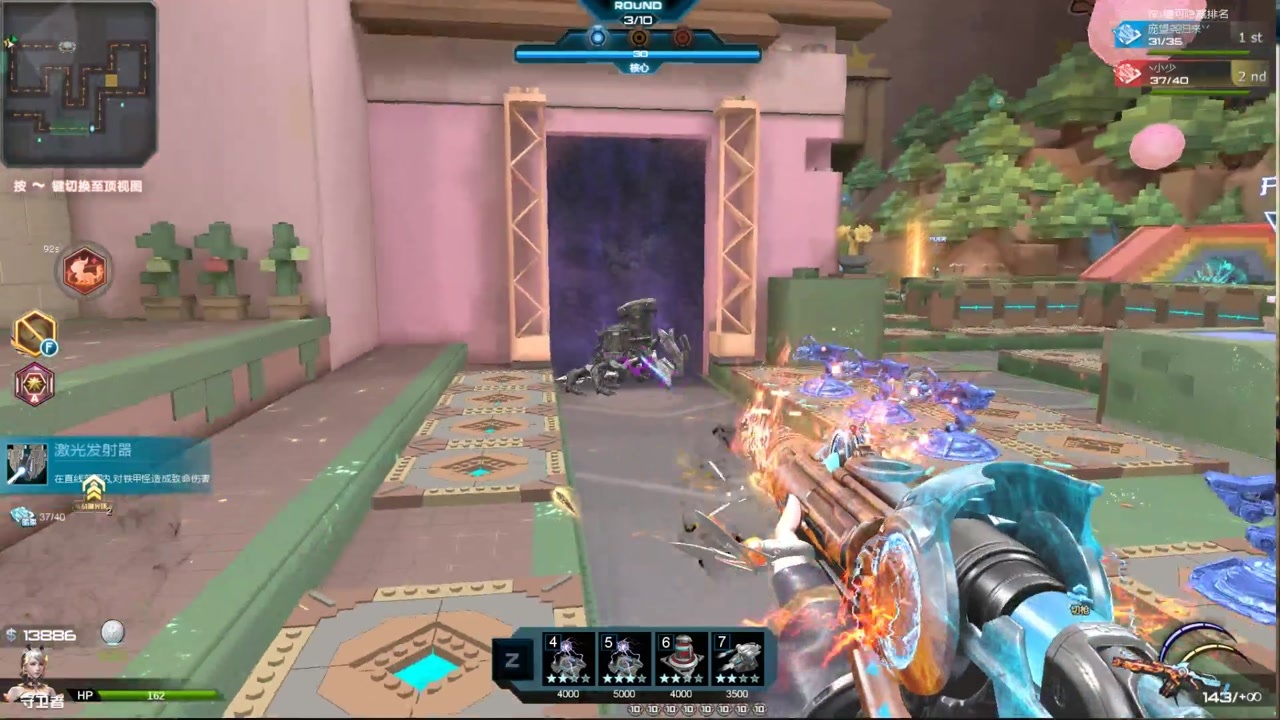Open the minimap in the corner

point(78,84)
